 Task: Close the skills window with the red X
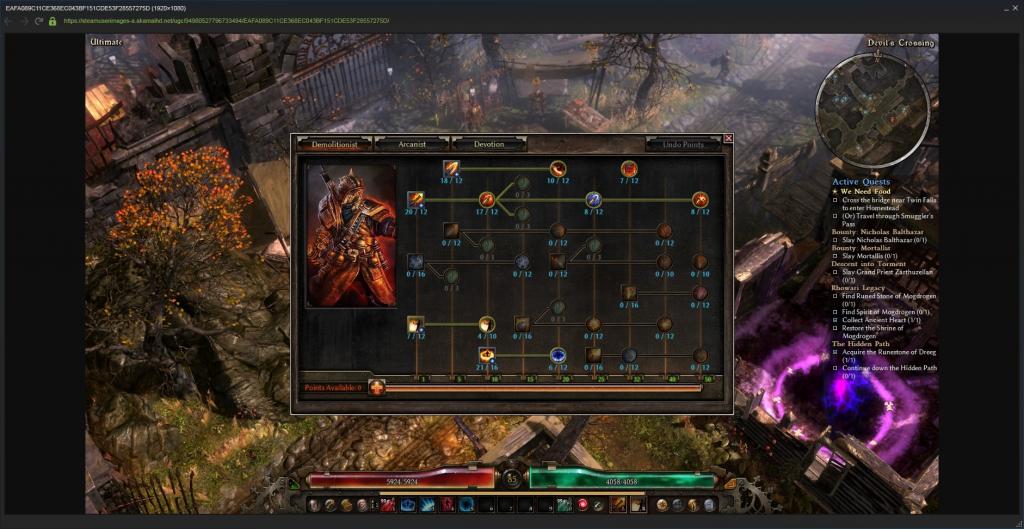(728, 138)
